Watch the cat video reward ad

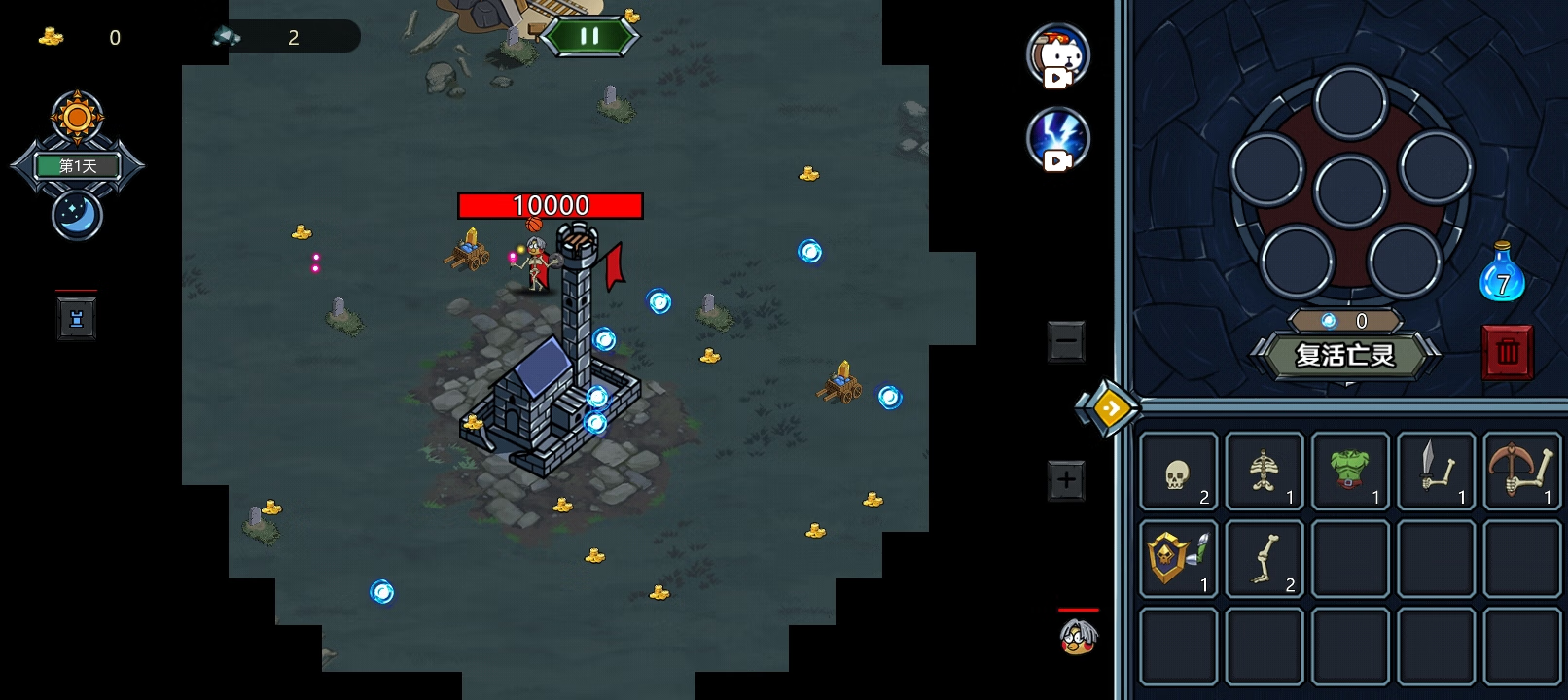click(x=1058, y=56)
